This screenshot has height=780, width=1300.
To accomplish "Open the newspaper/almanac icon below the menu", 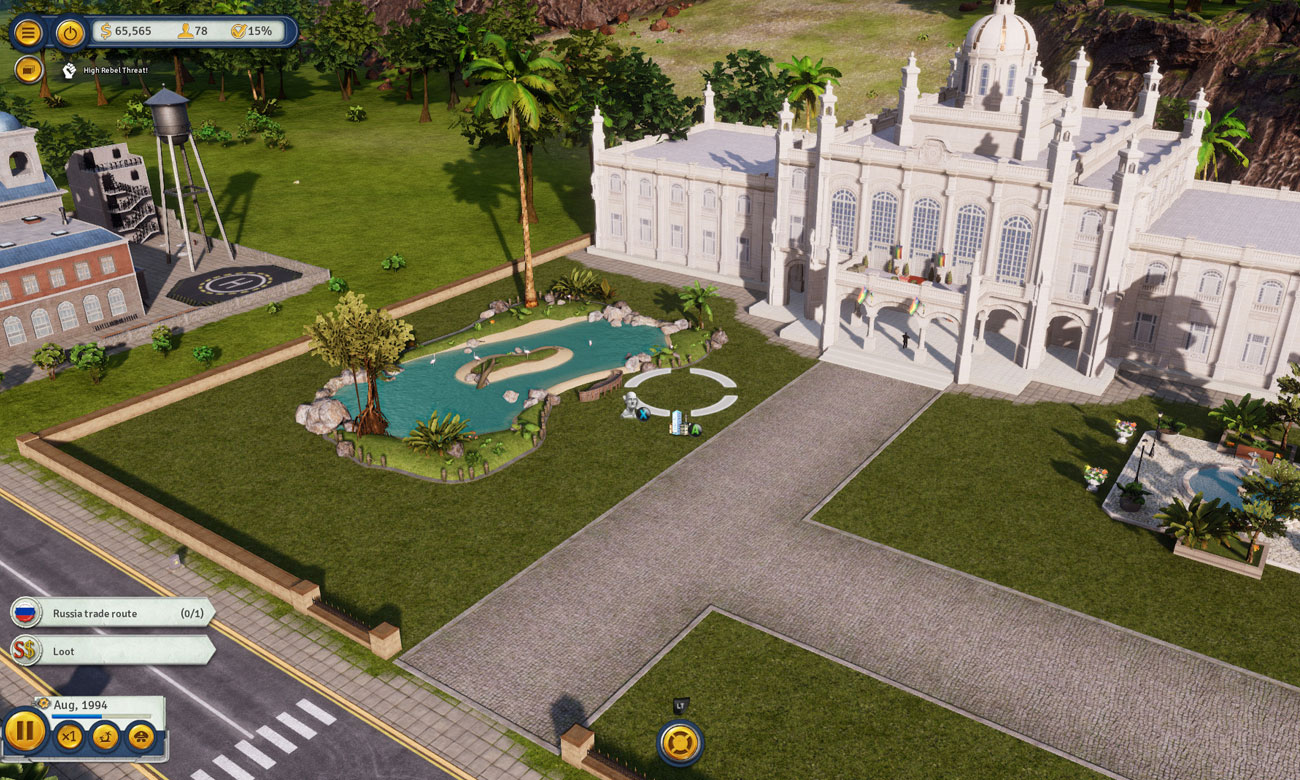I will (x=28, y=70).
